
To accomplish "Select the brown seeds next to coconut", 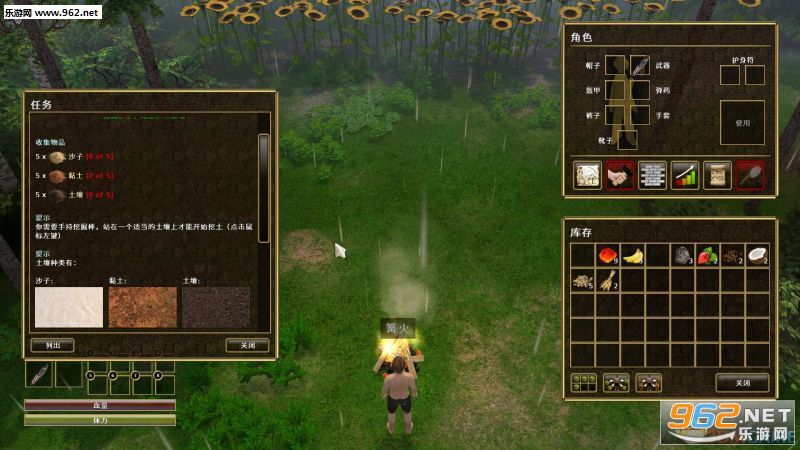I will coord(733,256).
